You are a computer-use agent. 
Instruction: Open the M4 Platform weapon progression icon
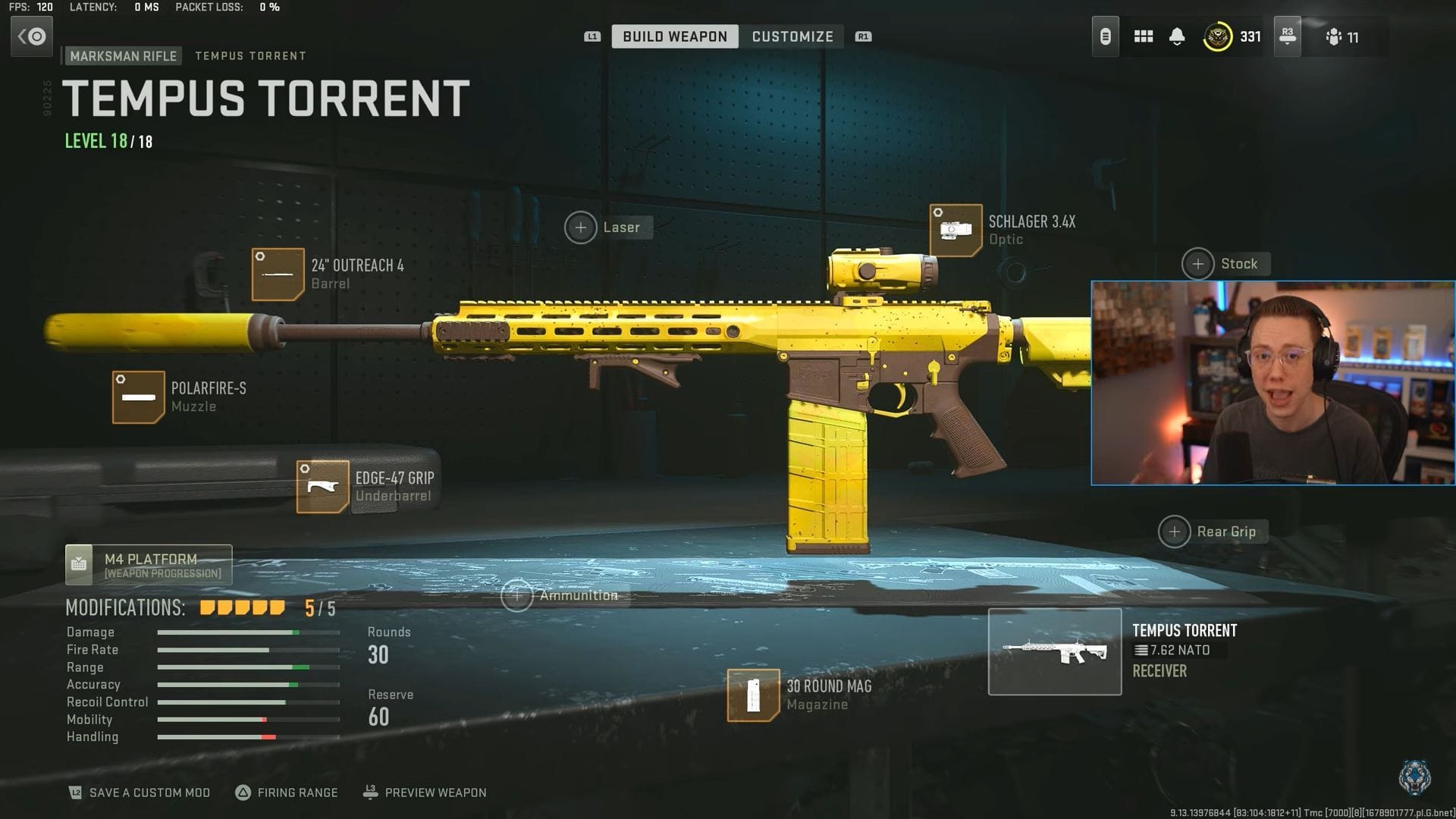point(80,564)
